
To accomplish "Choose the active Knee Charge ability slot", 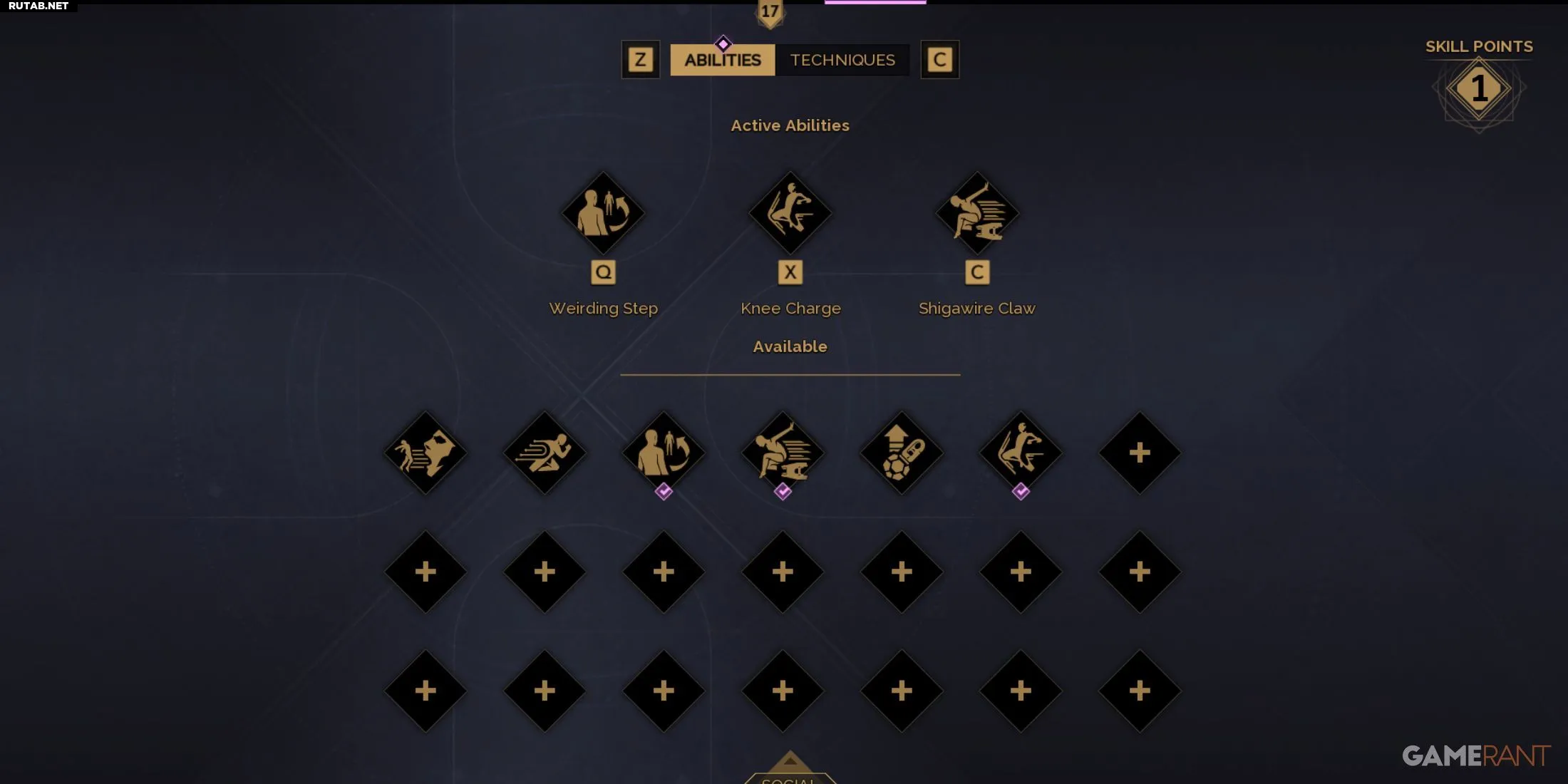I will point(790,213).
